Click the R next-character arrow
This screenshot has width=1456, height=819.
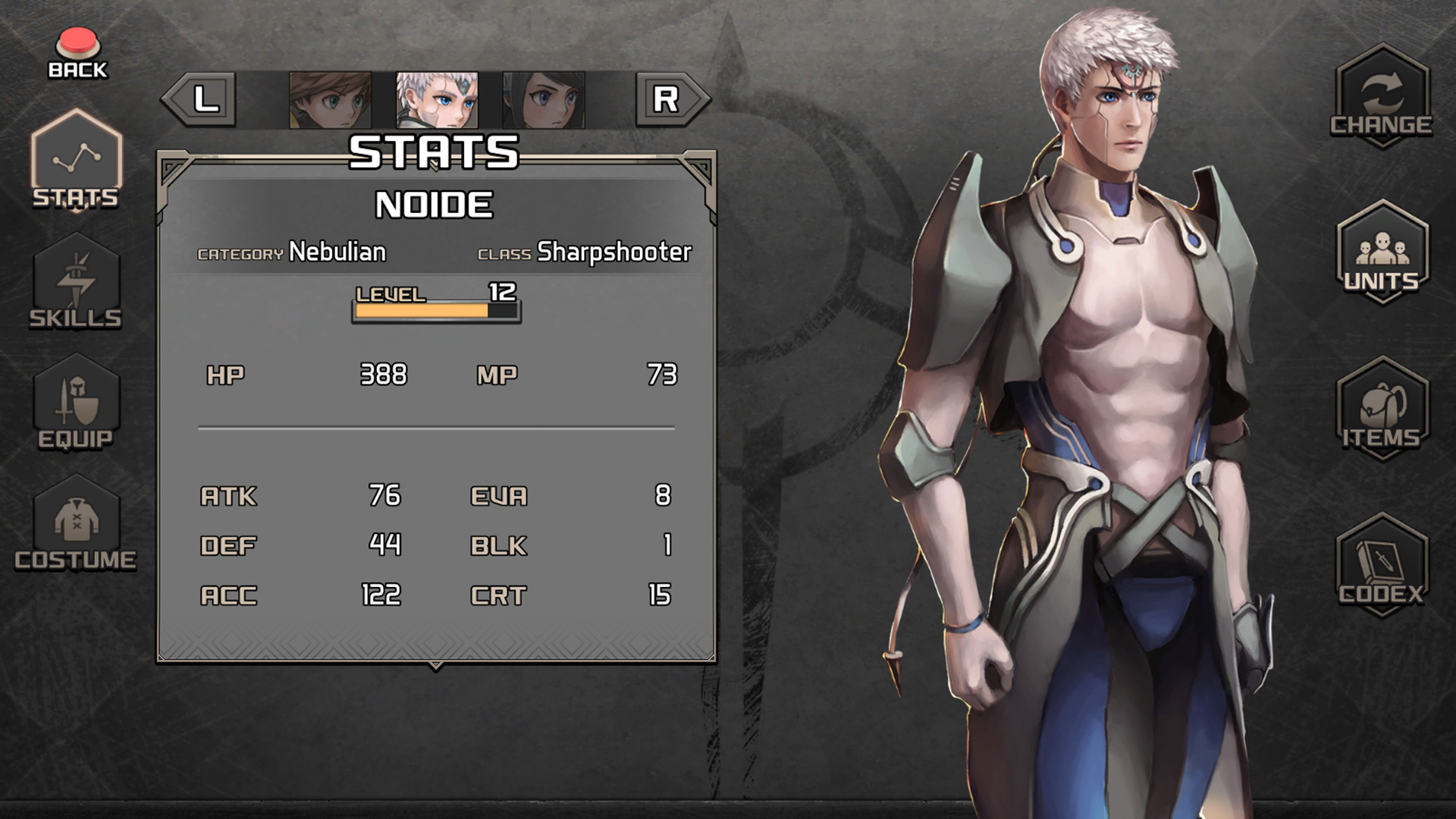[x=666, y=99]
